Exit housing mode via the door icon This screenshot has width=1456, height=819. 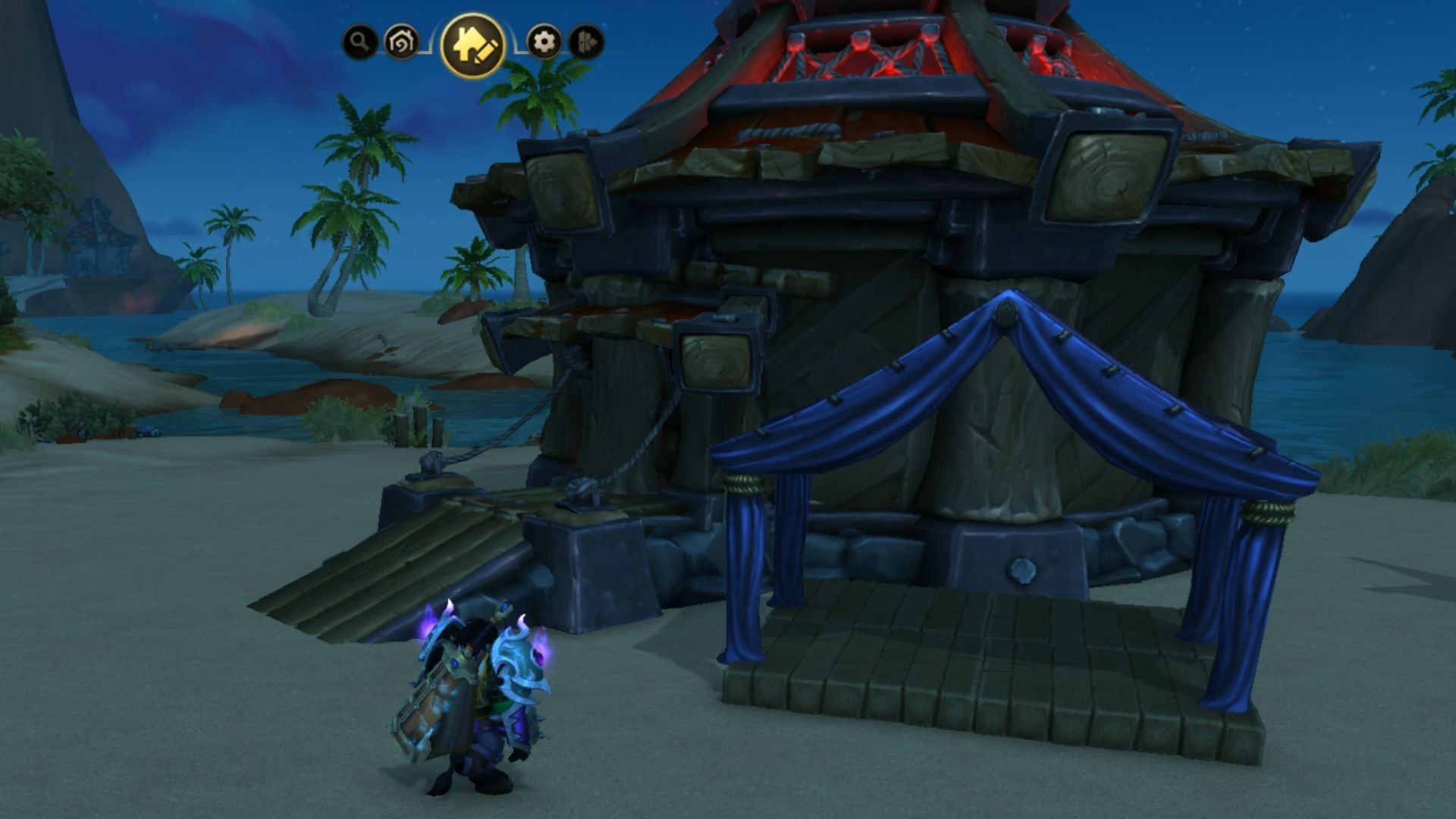[585, 41]
